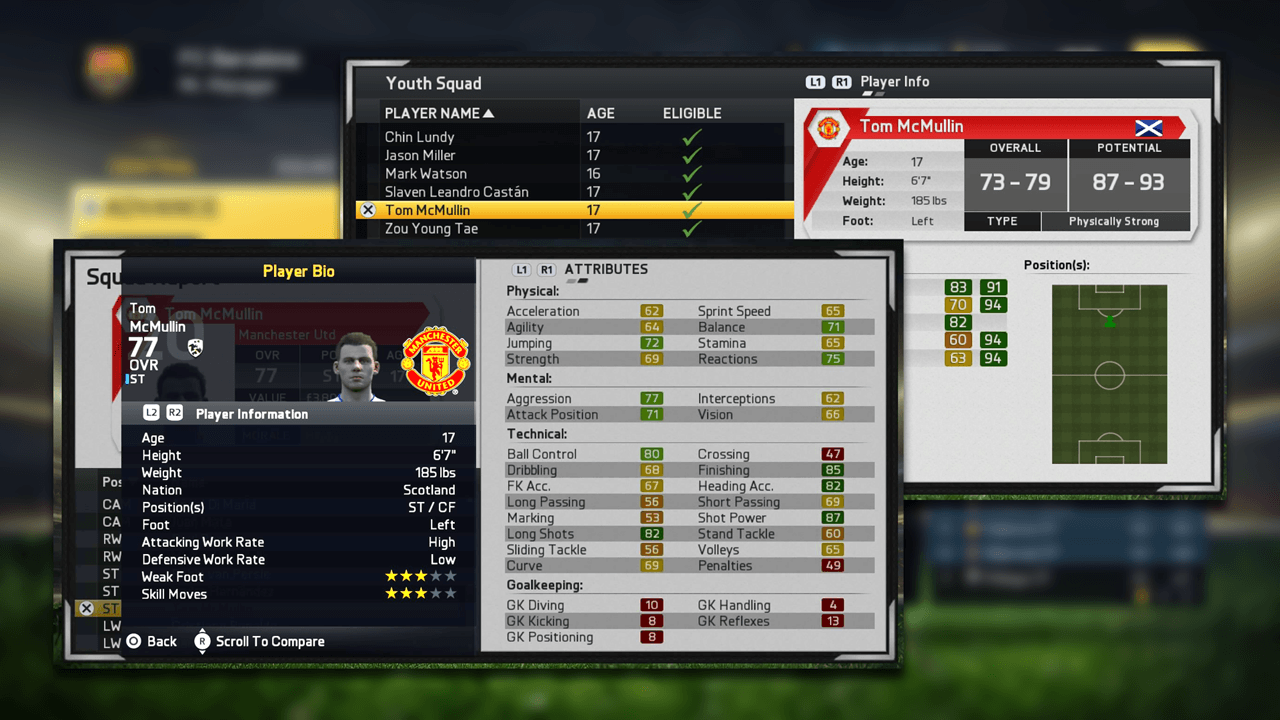Click the Position(s) pitch diagram
This screenshot has width=1280, height=720.
tap(1109, 374)
